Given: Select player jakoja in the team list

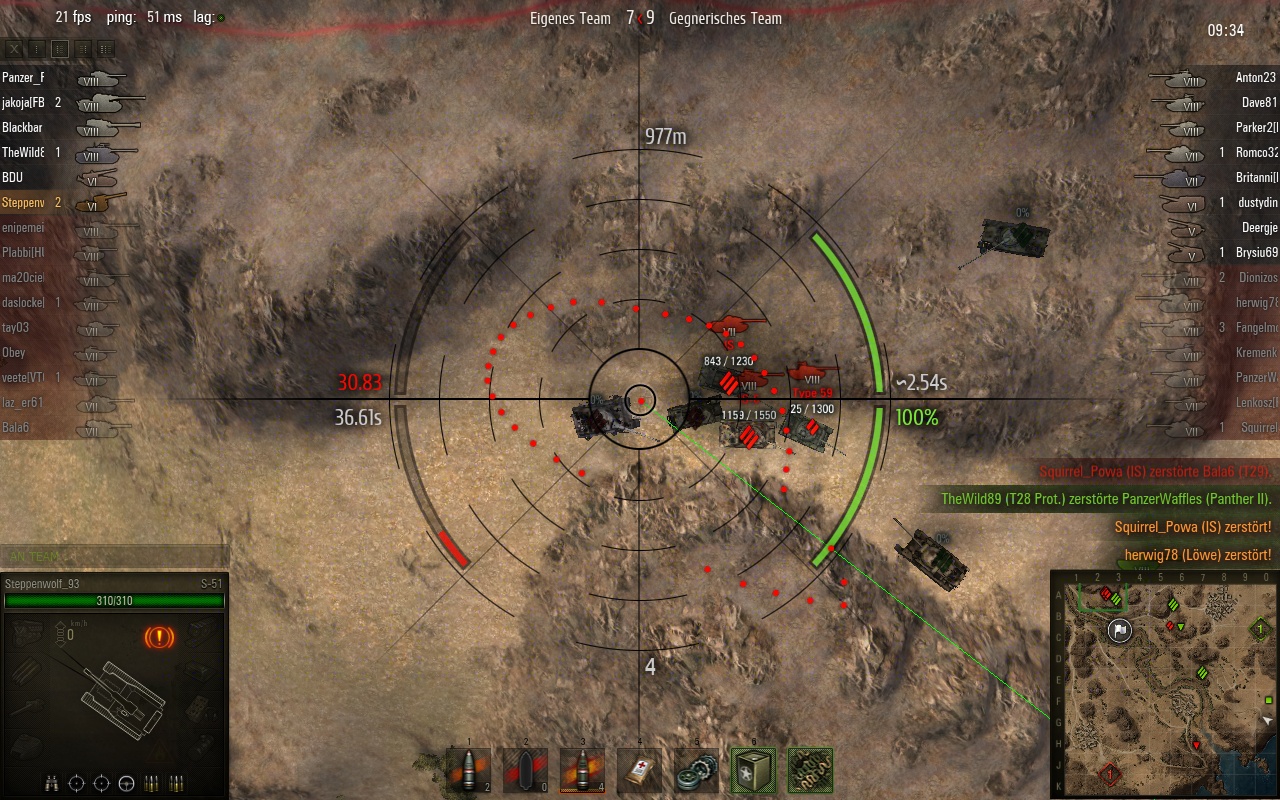Looking at the screenshot, I should point(24,102).
